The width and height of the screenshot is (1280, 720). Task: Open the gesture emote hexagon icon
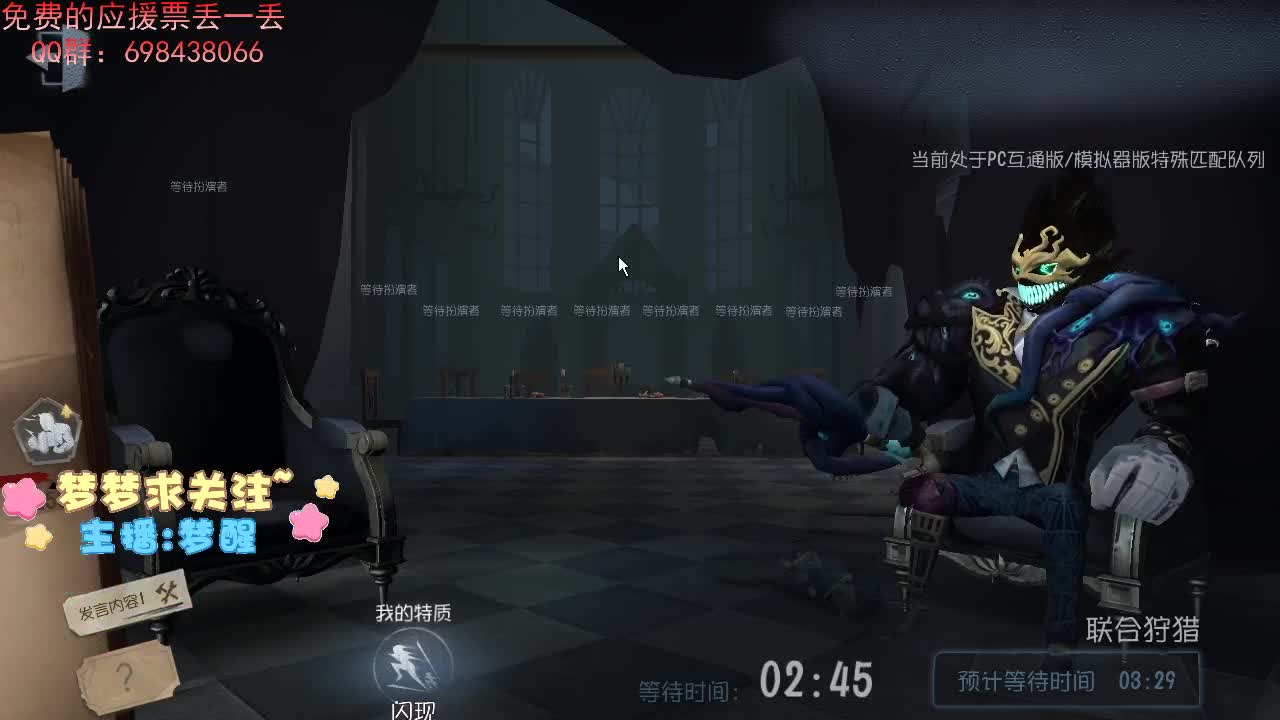(44, 432)
